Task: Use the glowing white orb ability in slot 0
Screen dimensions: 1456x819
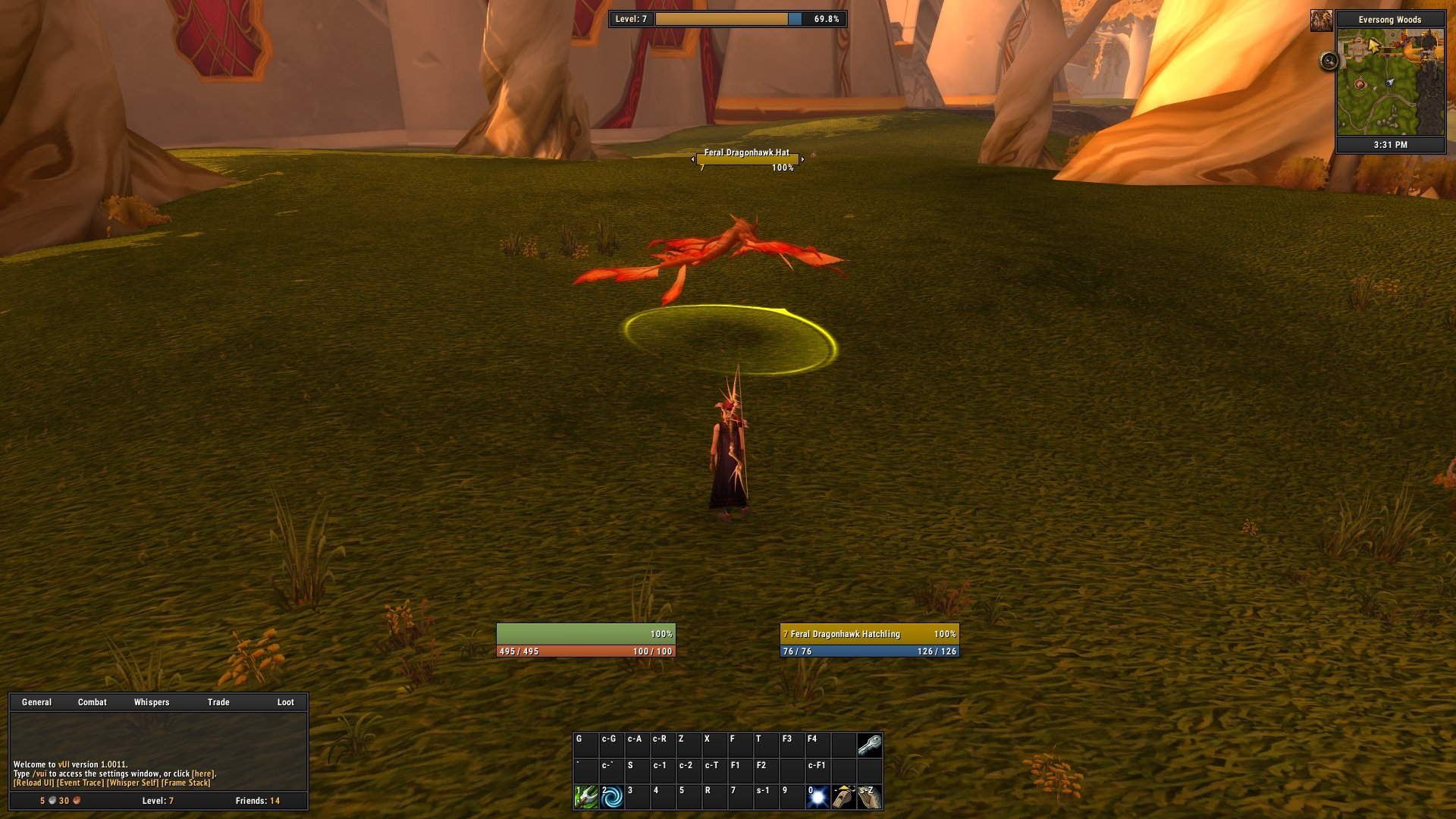Action: 818,797
